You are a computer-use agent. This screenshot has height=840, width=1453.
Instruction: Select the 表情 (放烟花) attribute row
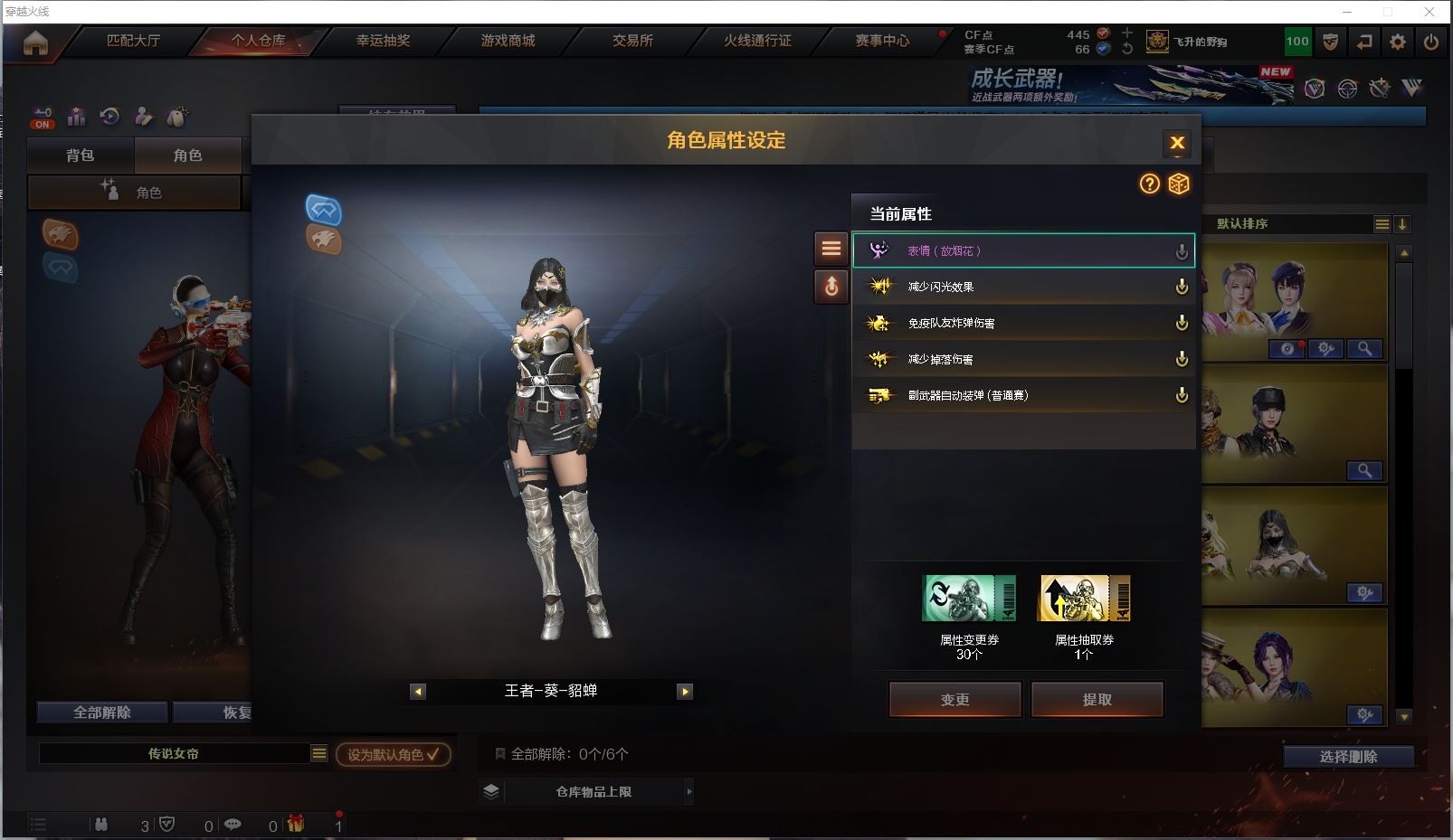click(1022, 250)
